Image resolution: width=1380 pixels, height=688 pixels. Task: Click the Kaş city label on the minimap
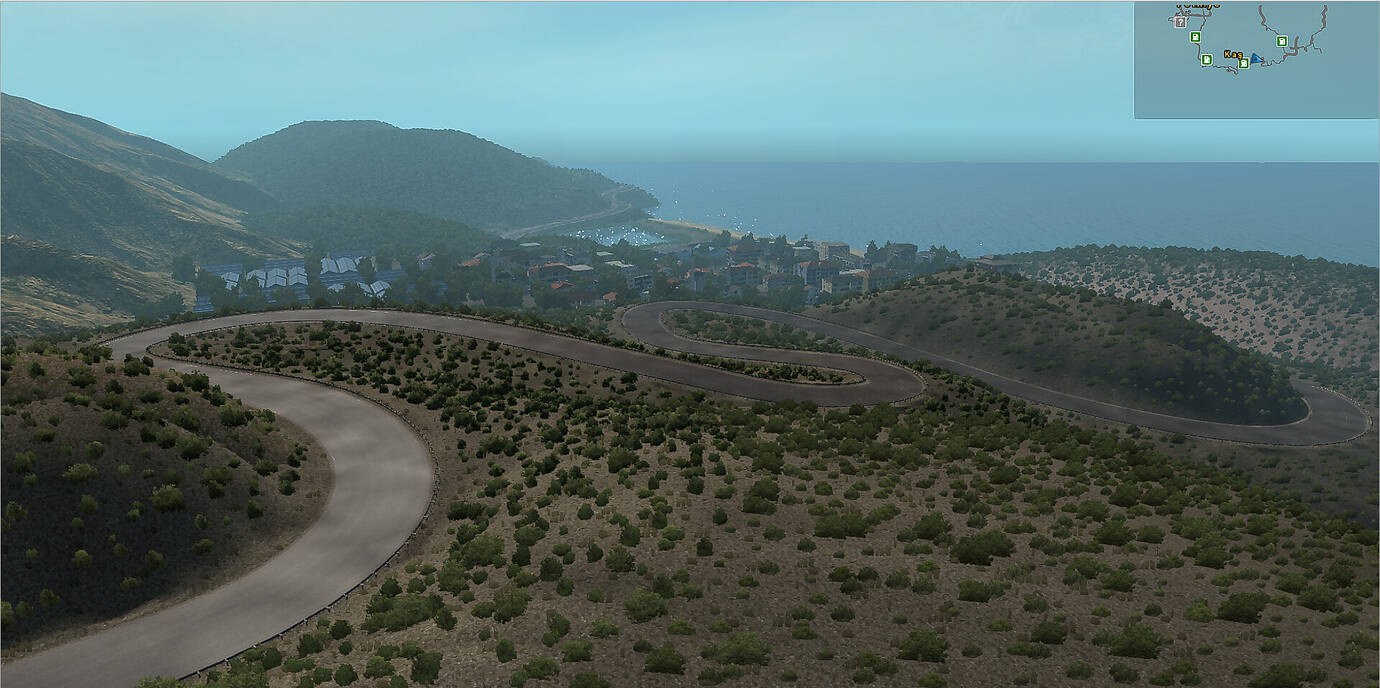[x=1233, y=54]
